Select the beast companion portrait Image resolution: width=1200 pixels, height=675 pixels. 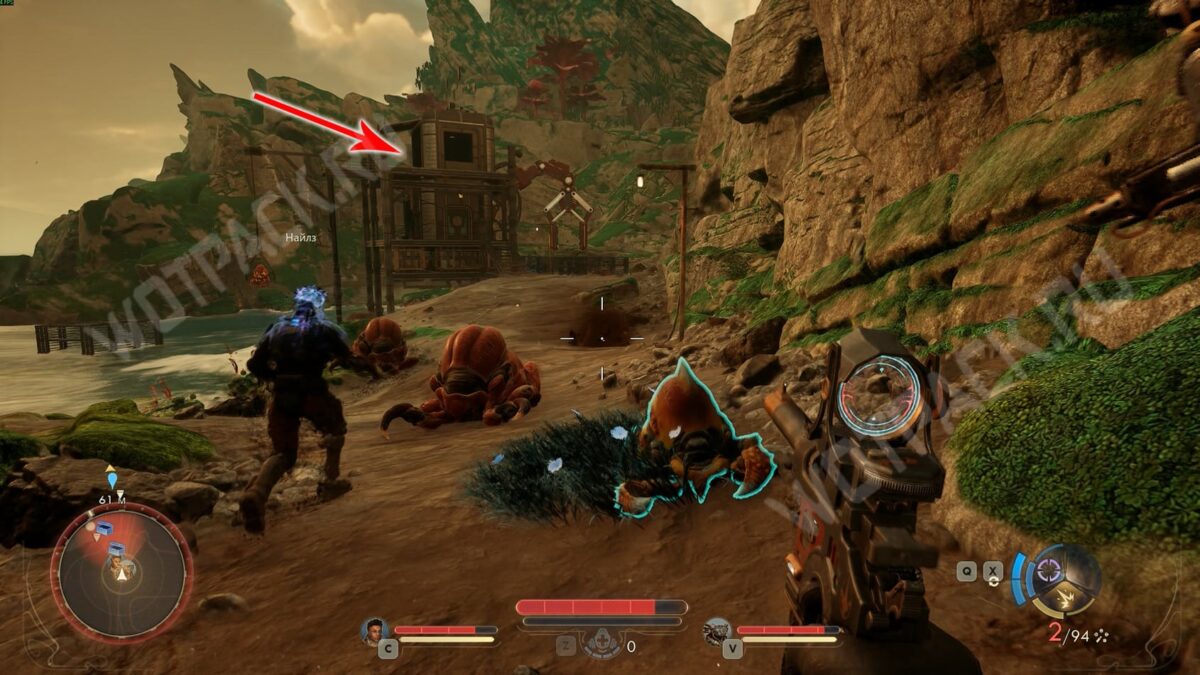717,631
